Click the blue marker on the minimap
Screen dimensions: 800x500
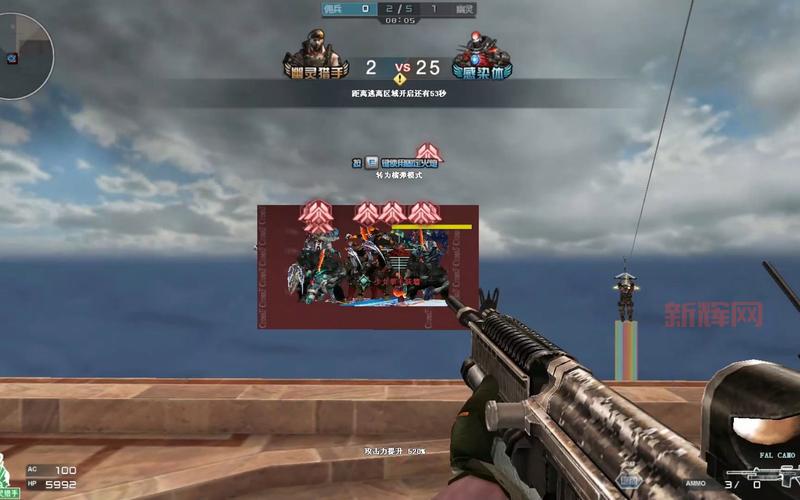12,58
